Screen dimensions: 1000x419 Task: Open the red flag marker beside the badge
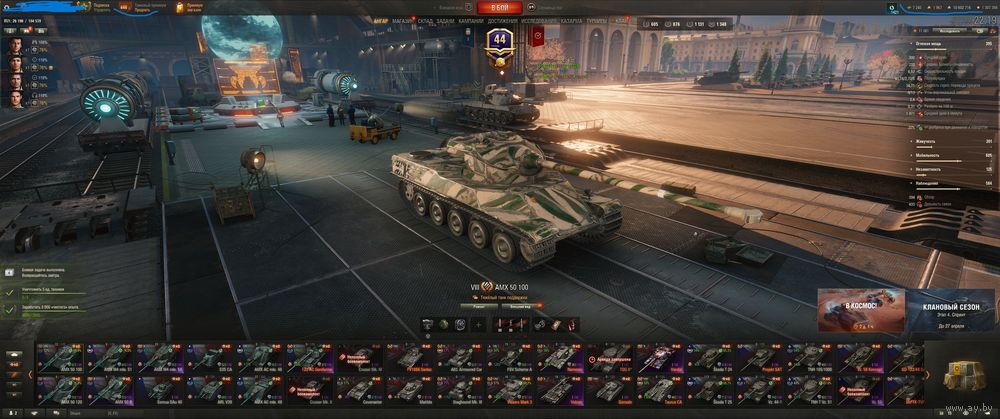click(x=537, y=38)
